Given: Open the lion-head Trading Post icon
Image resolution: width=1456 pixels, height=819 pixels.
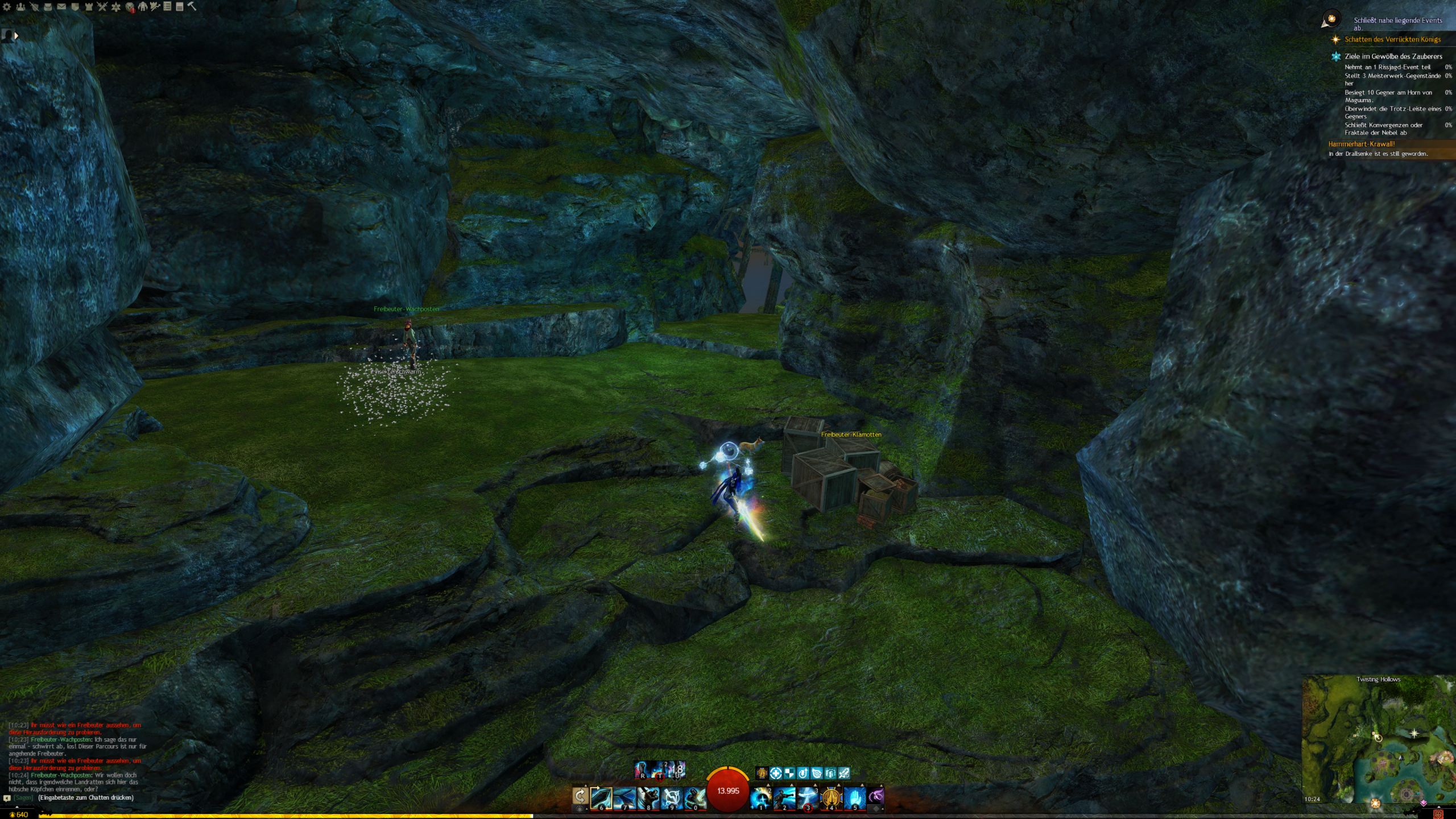Looking at the screenshot, I should pyautogui.click(x=130, y=7).
